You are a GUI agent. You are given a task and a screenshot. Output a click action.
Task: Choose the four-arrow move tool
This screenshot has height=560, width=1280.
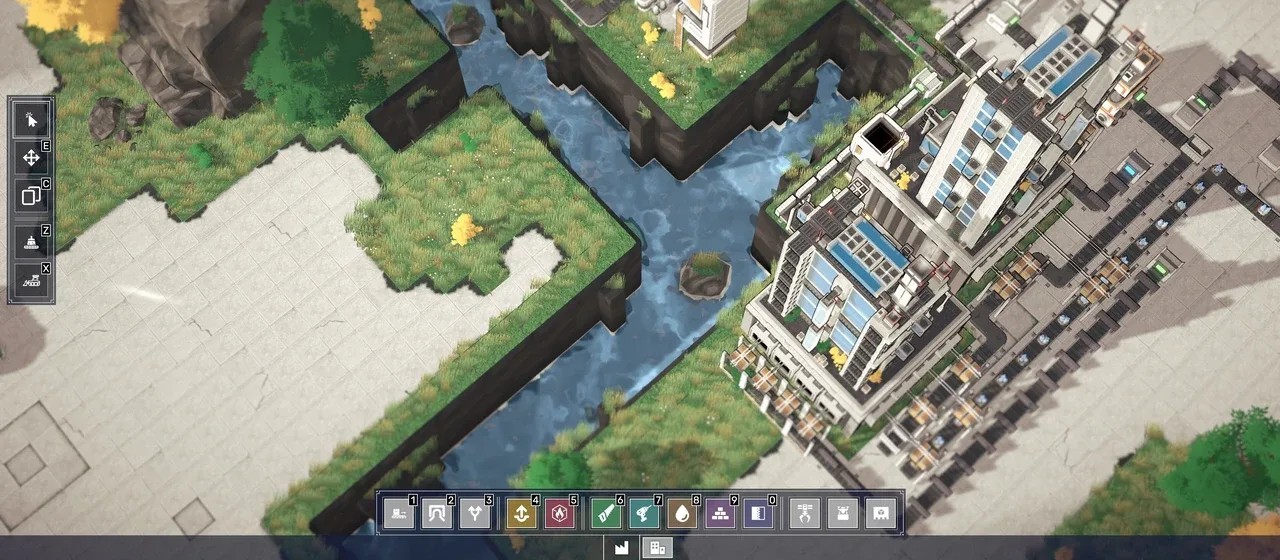(31, 158)
